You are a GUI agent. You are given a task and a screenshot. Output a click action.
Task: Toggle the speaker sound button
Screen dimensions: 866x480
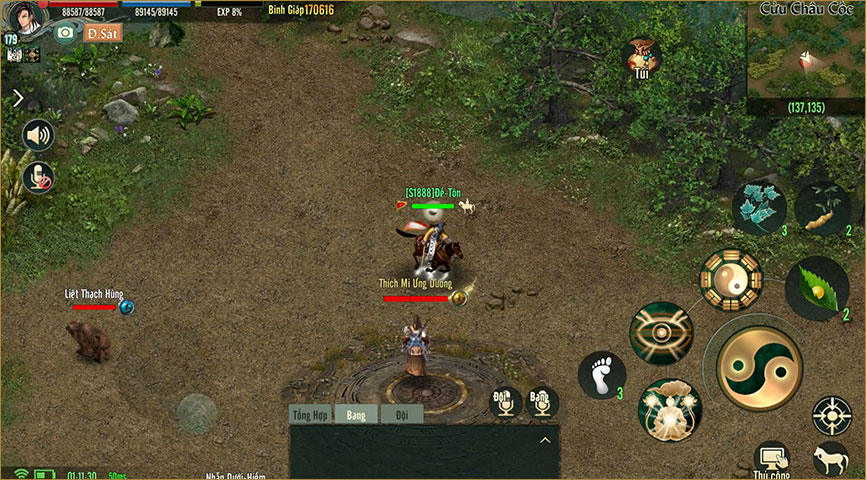pos(38,135)
